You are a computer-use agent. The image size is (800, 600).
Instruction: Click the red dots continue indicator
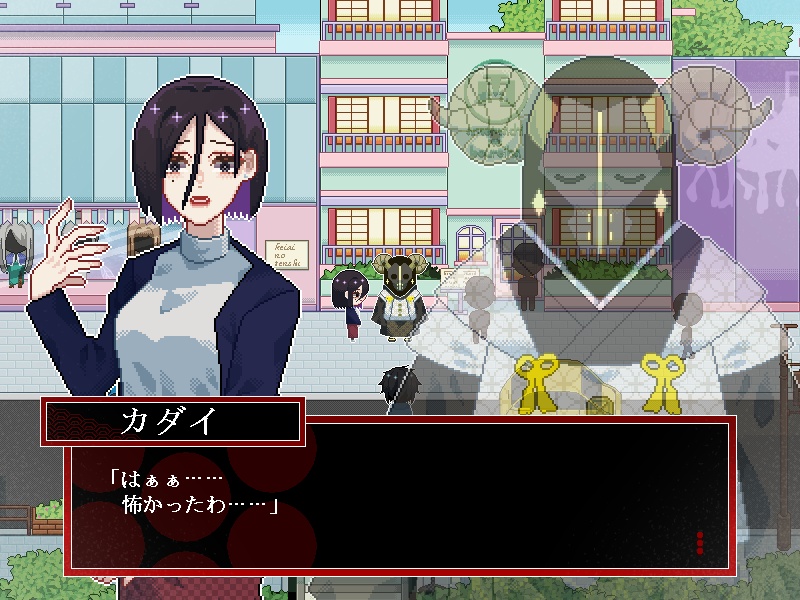pyautogui.click(x=699, y=543)
